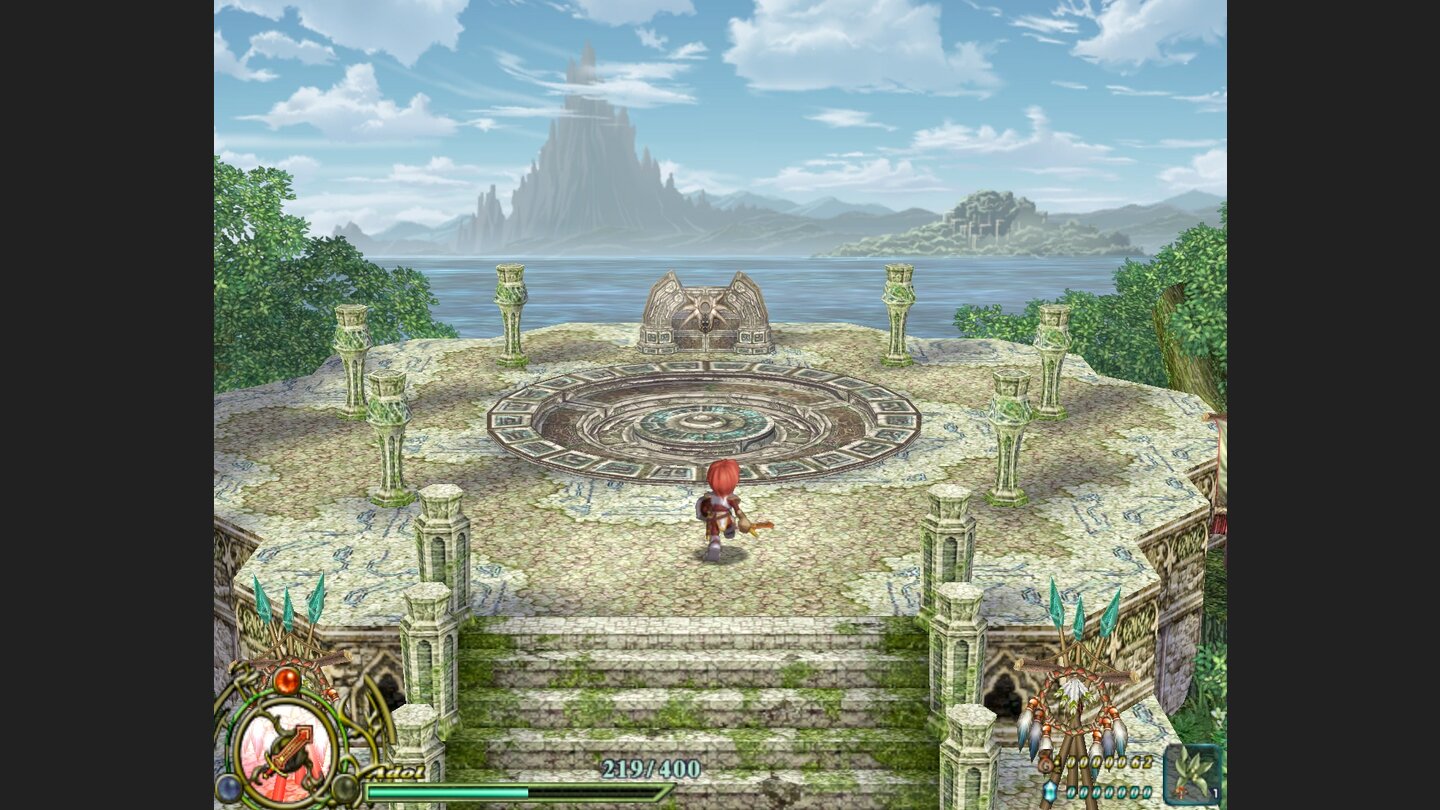The width and height of the screenshot is (1440, 810).
Task: Click the blue SP crystal icon
Action: pos(1049,792)
